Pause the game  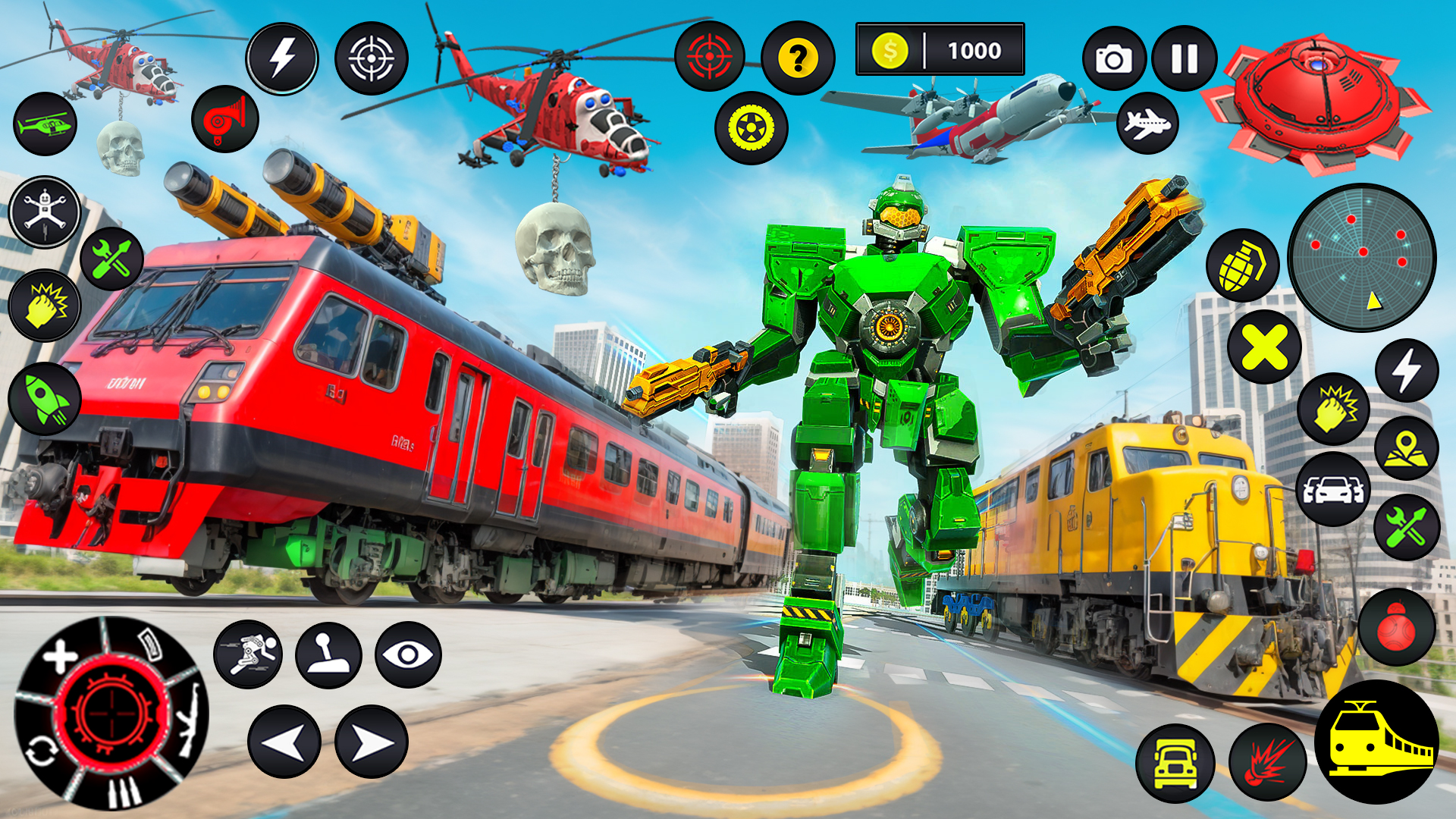tap(1184, 58)
